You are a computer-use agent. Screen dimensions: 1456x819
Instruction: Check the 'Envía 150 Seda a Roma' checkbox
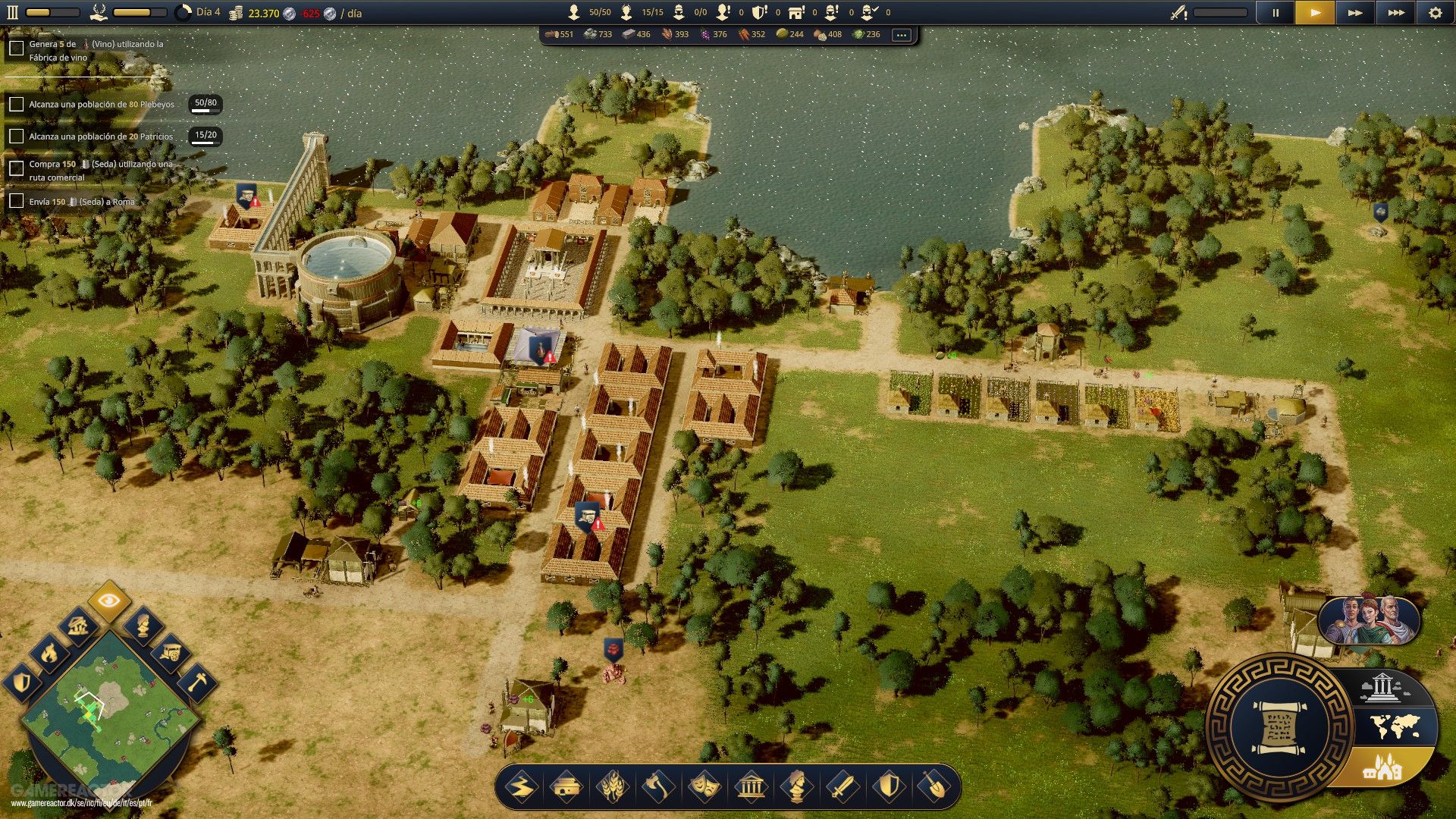click(x=16, y=202)
